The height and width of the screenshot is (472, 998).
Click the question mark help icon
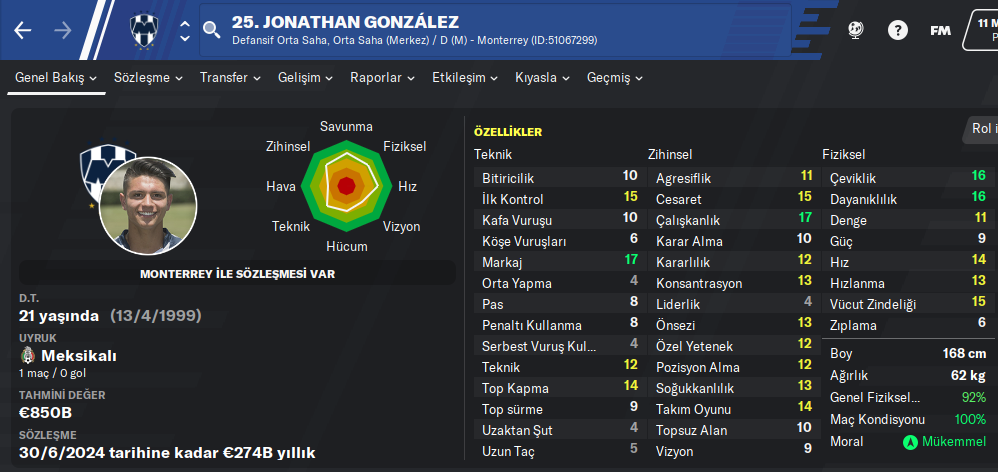click(x=897, y=30)
